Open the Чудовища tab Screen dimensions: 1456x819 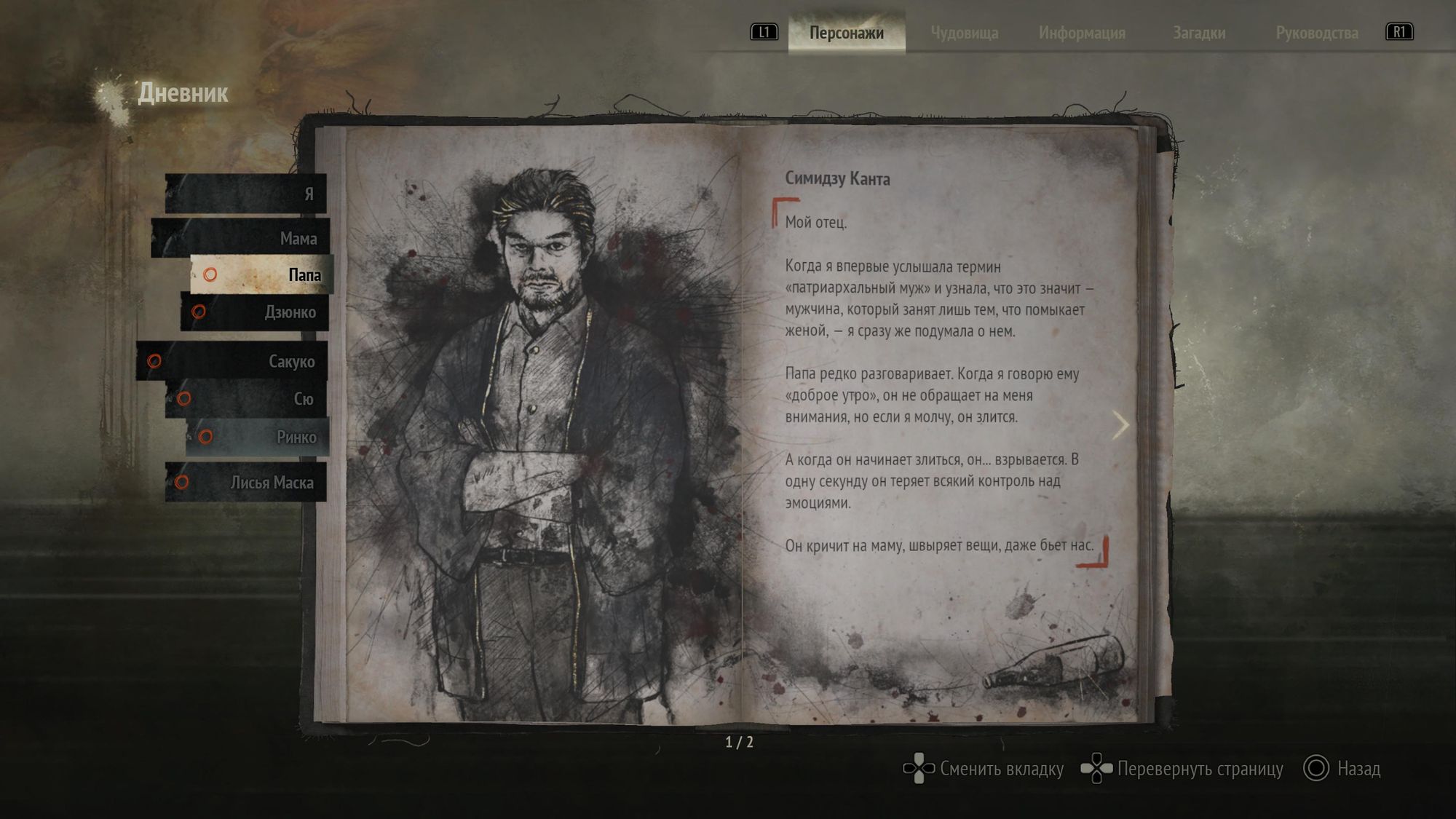coord(964,33)
